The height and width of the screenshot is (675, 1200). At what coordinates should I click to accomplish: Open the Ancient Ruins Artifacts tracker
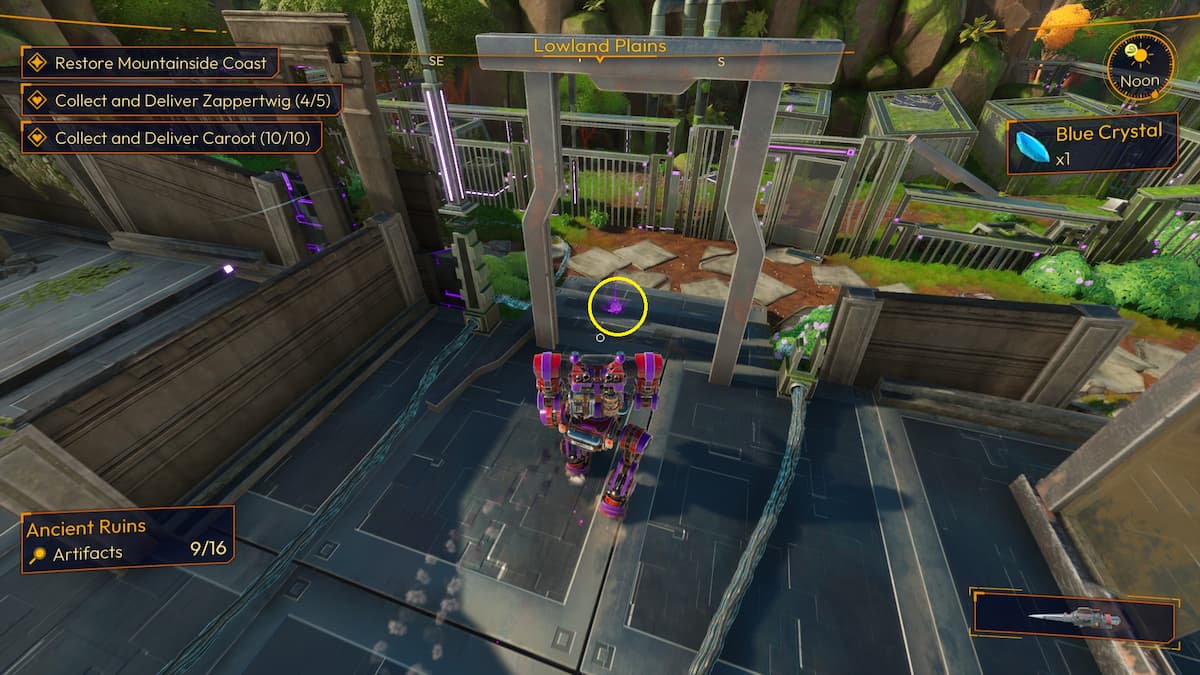[128, 539]
